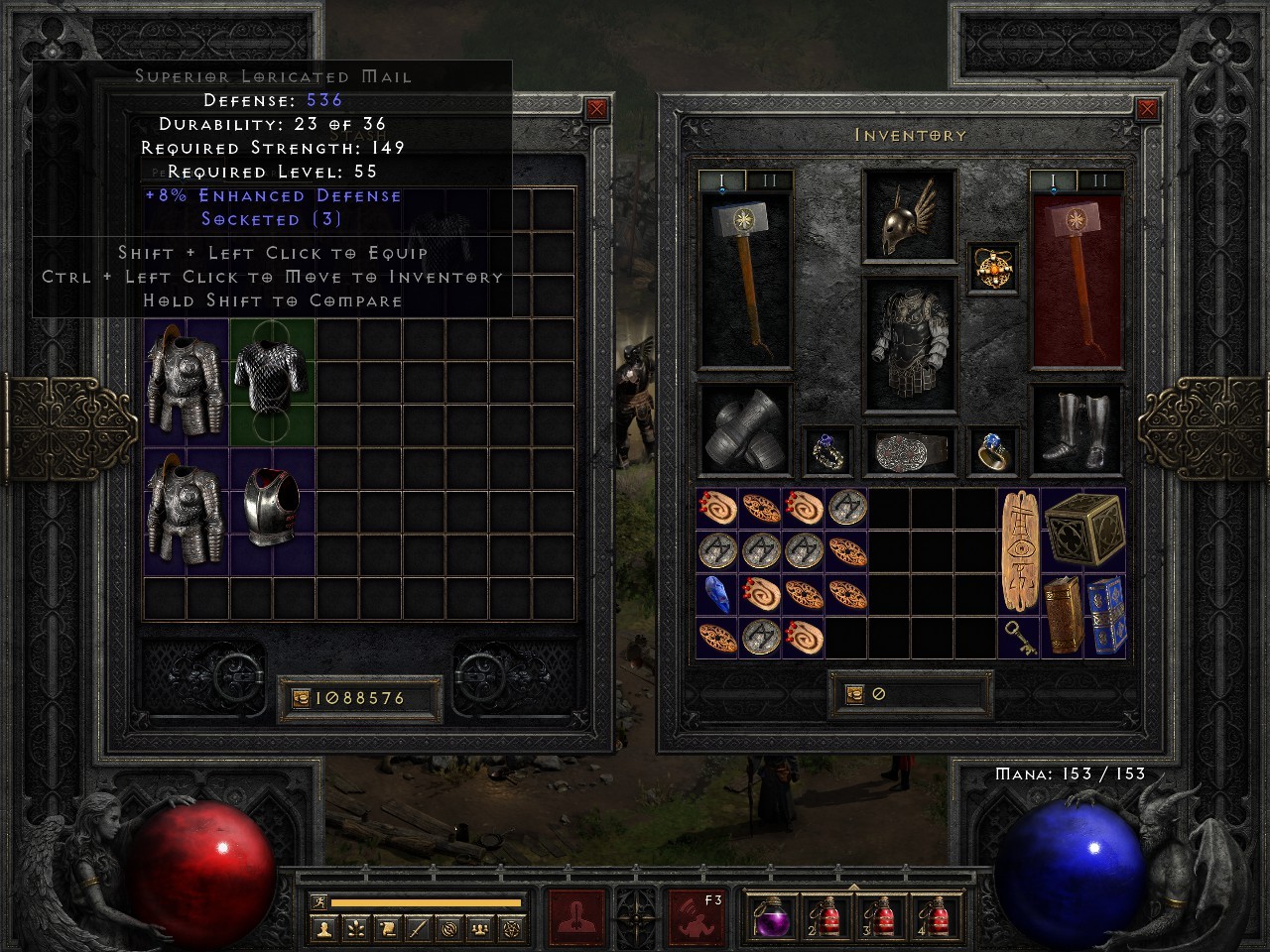Expand the belt with the small arrow above it
This screenshot has width=1270, height=952.
854,886
